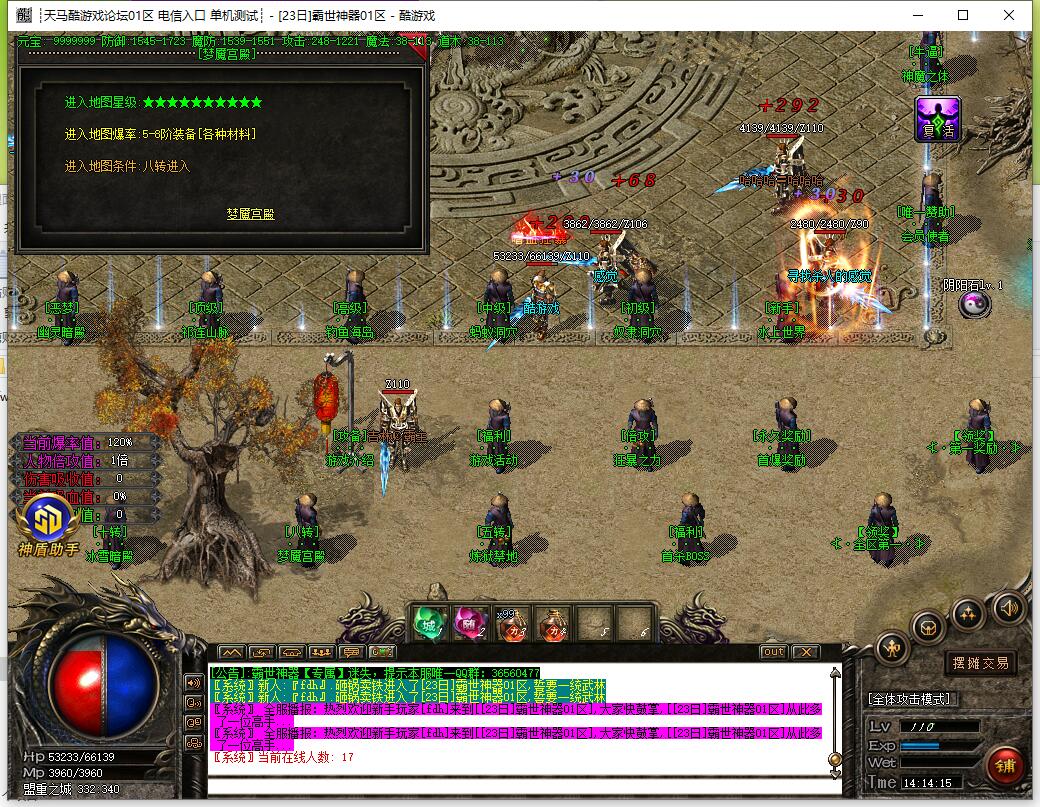This screenshot has height=807, width=1040.
Task: Click the 阴阳石 yin-yang stone icon
Action: pyautogui.click(x=973, y=306)
